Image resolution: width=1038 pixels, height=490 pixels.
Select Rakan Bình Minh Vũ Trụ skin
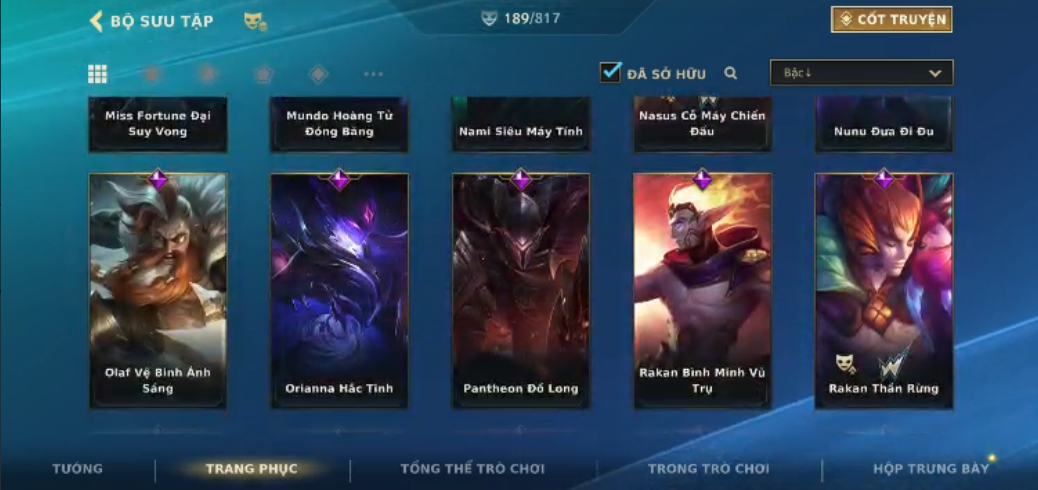[x=702, y=290]
